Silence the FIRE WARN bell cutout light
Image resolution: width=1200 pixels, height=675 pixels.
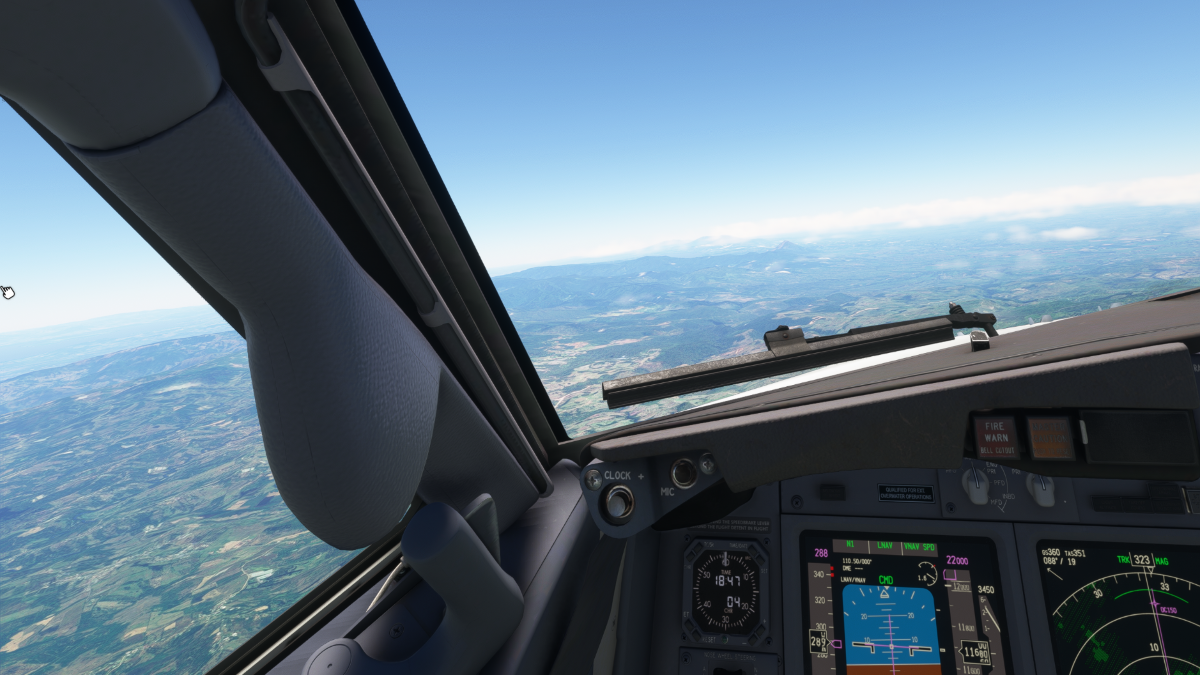pos(996,437)
